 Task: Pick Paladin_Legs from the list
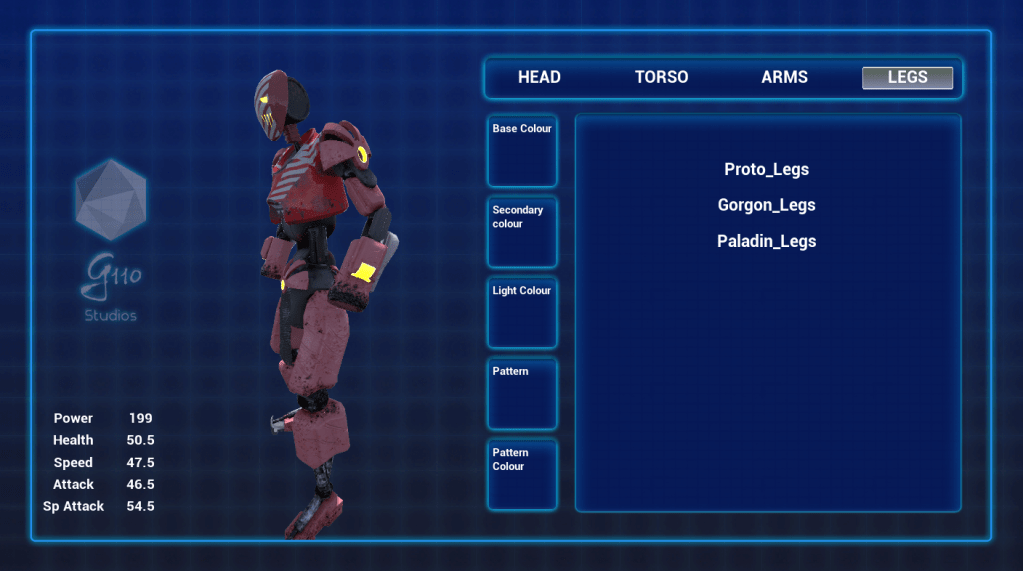click(x=766, y=241)
